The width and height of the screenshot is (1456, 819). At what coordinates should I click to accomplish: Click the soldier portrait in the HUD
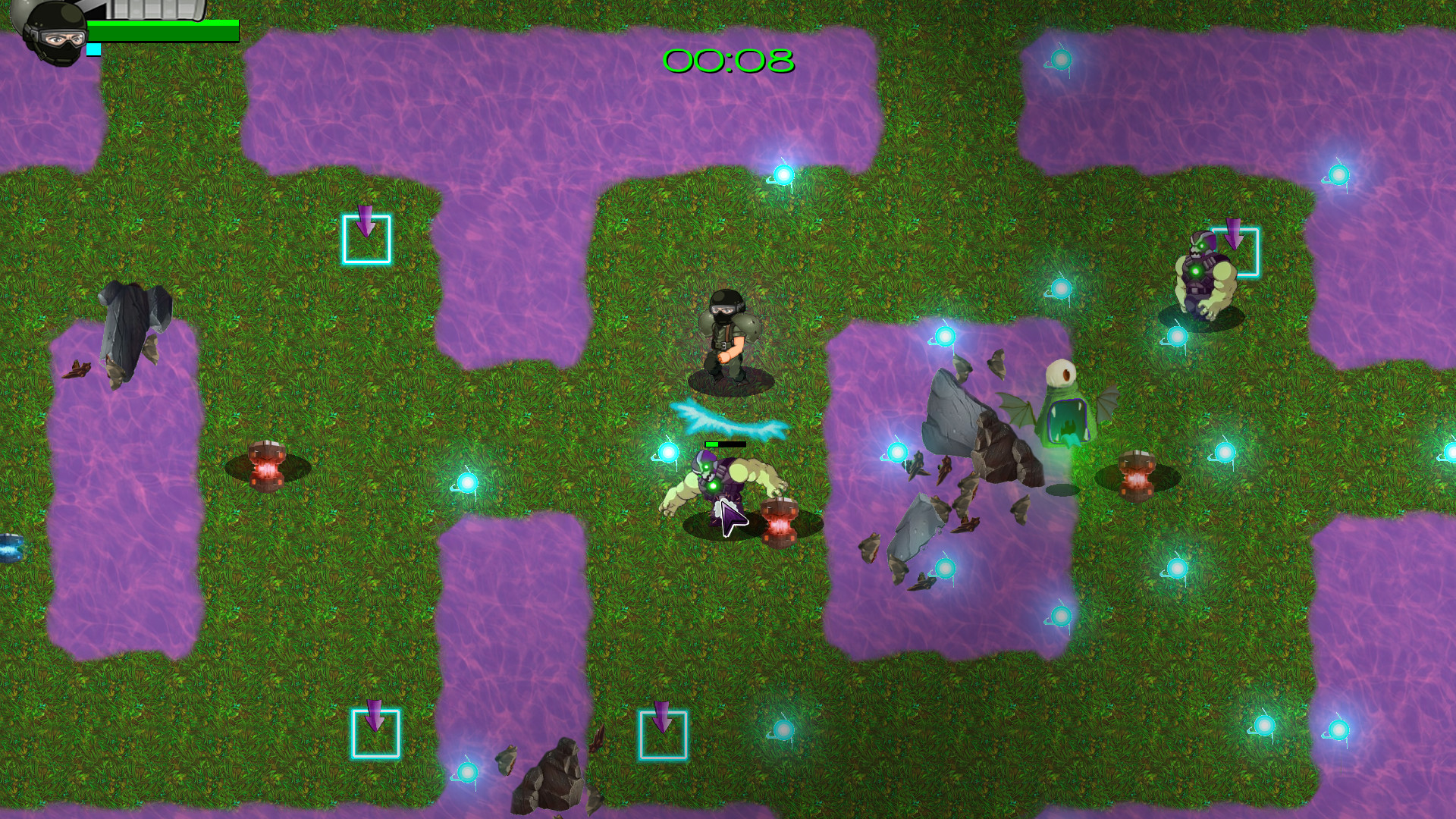pos(53,34)
